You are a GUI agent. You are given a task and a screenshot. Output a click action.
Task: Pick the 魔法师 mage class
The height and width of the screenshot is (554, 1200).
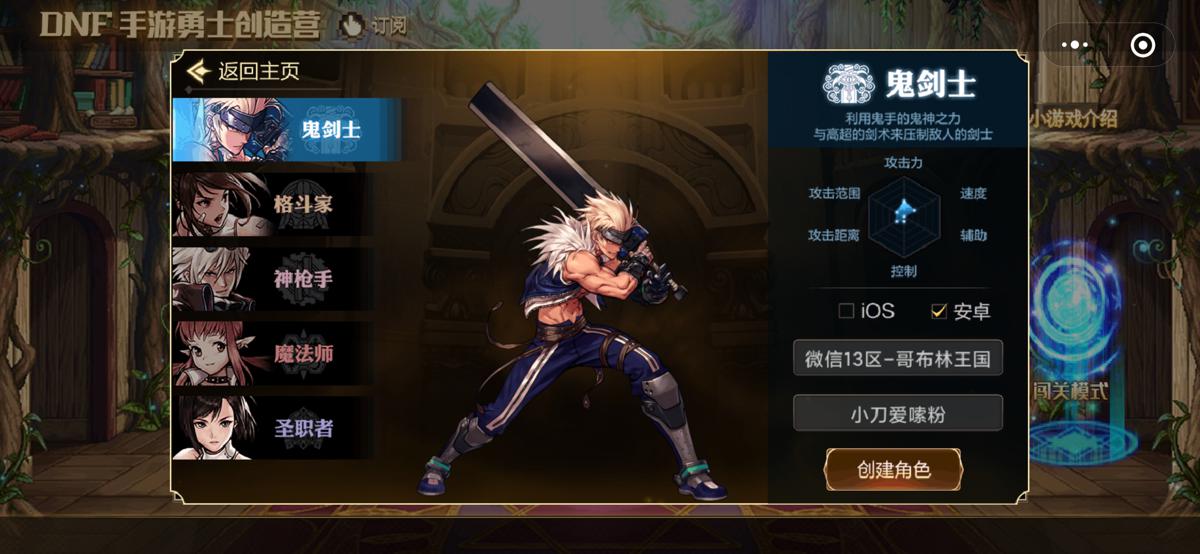[x=286, y=353]
